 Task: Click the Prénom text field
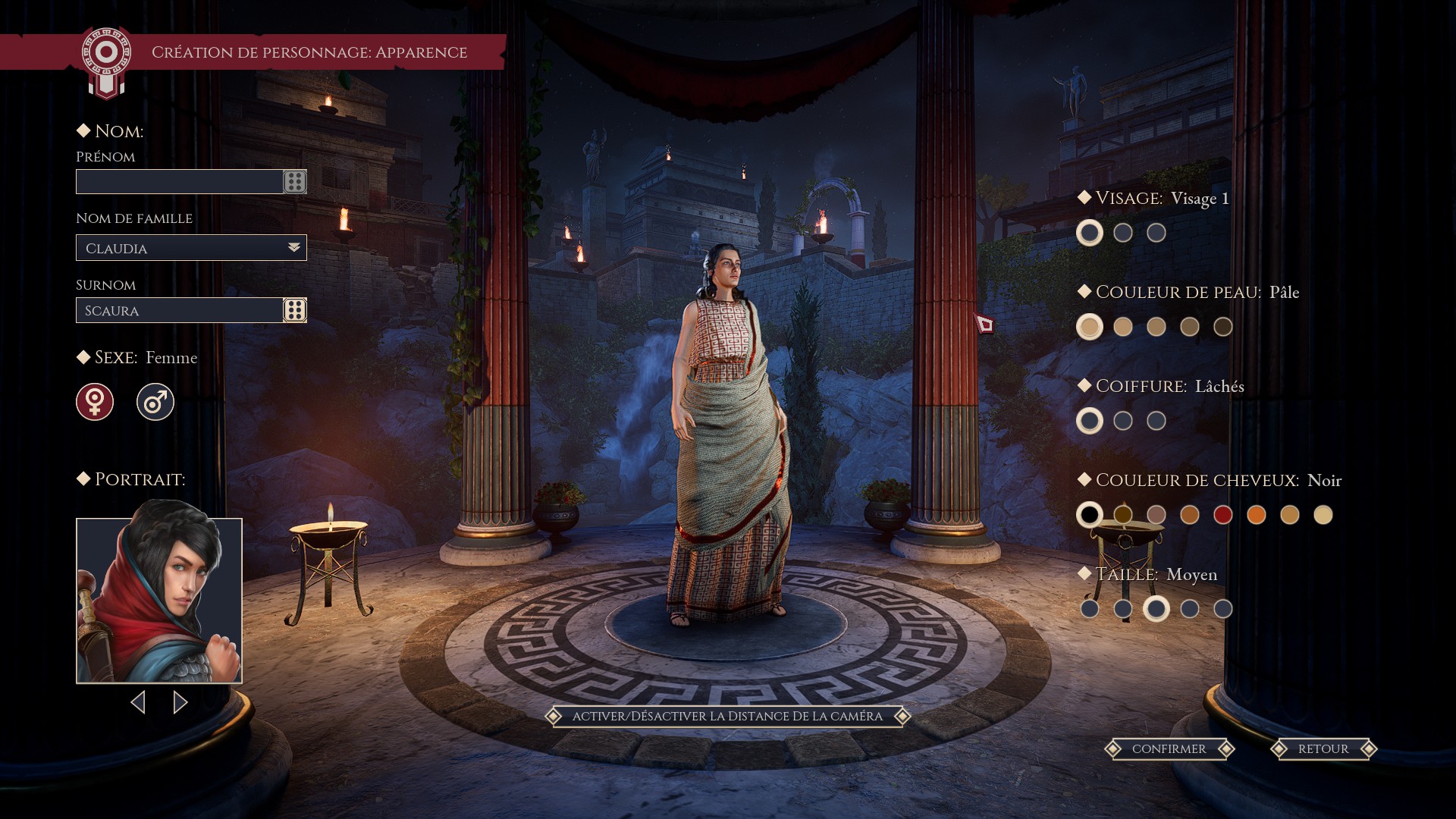(x=180, y=182)
